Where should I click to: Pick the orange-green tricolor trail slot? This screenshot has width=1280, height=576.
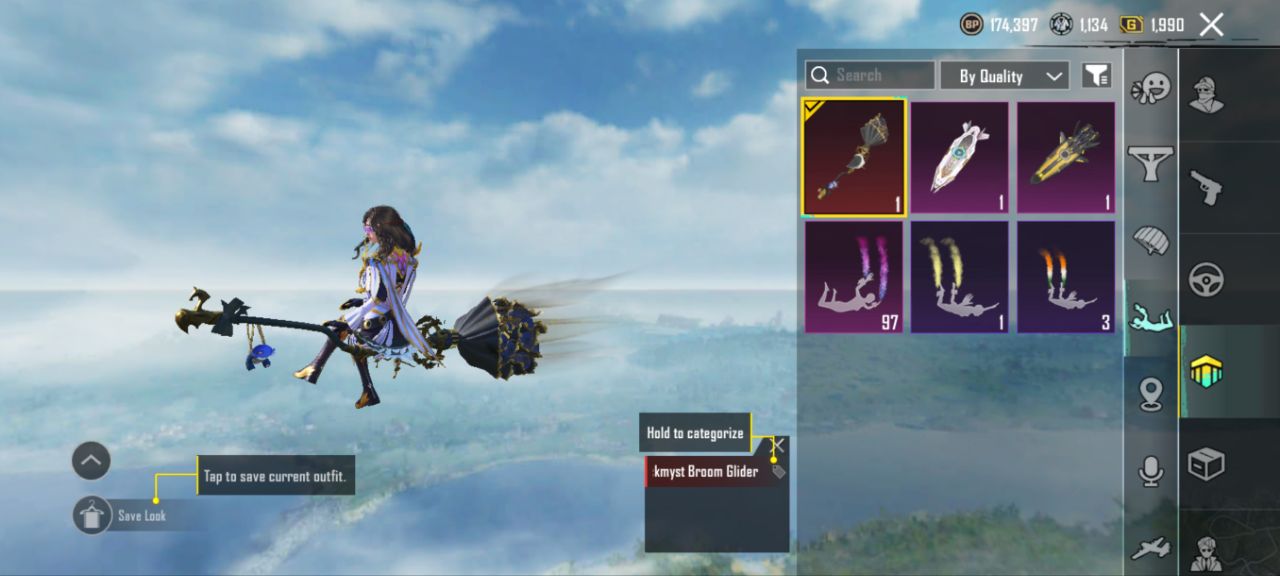tap(1065, 277)
